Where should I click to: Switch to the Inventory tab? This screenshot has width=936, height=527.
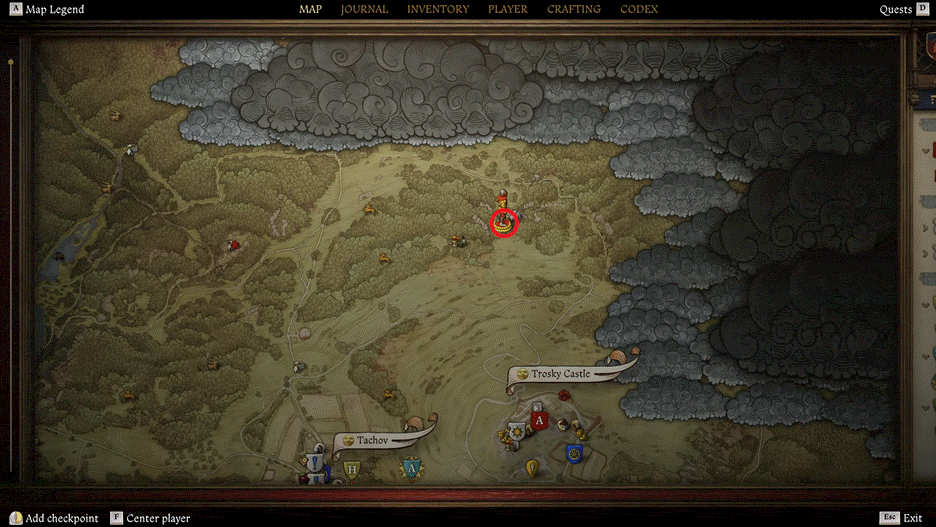coord(438,10)
